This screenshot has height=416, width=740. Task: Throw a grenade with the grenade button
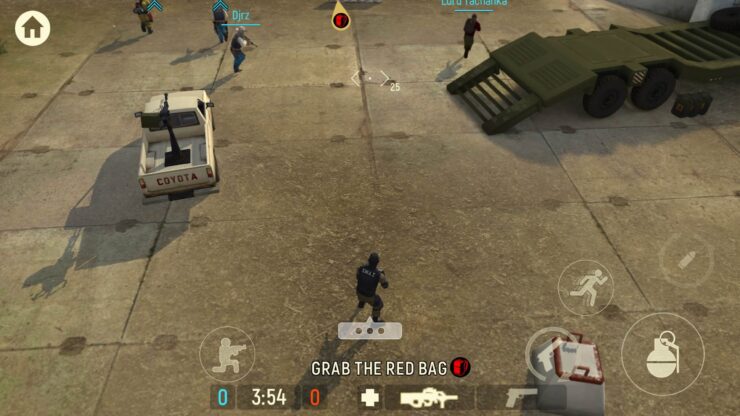tap(662, 353)
